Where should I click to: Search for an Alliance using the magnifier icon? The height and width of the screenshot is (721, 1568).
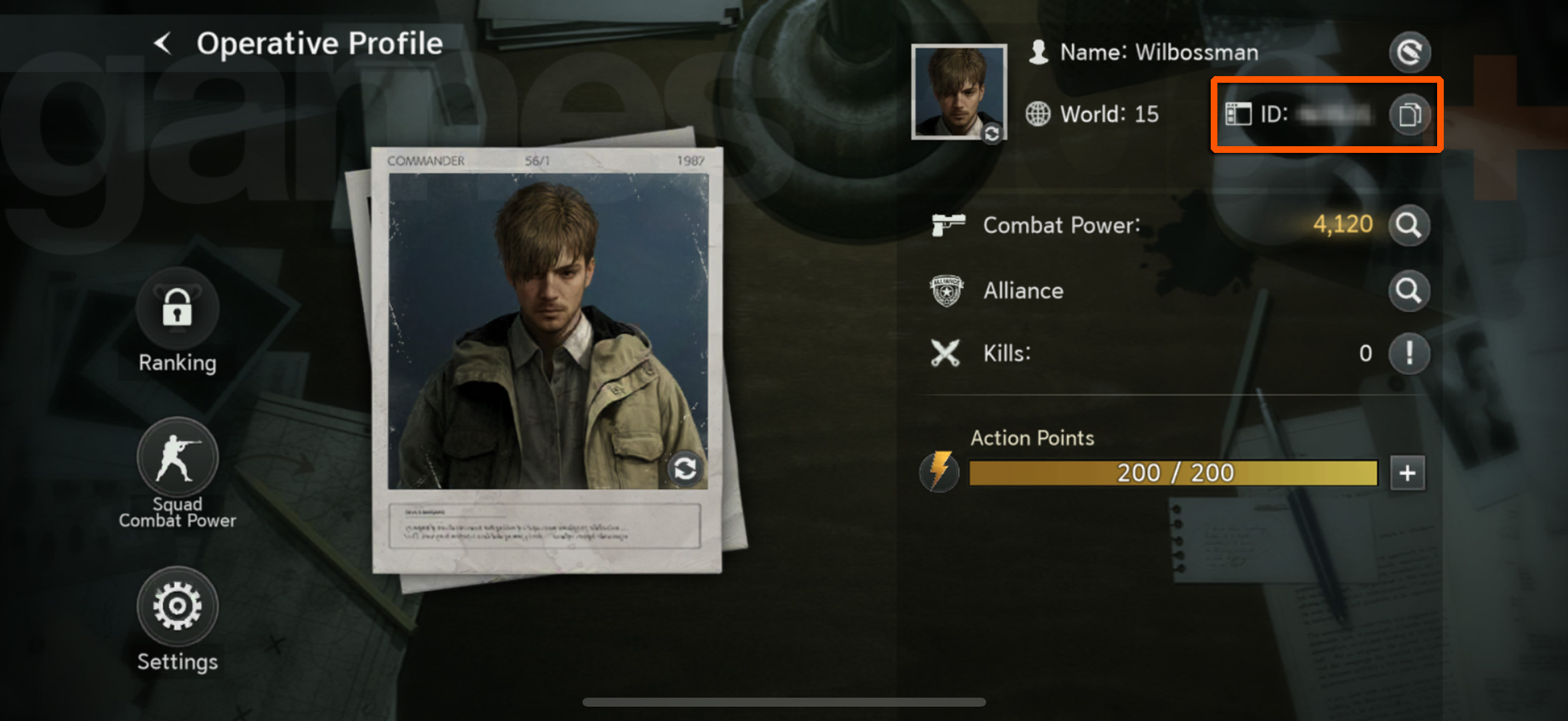click(x=1409, y=291)
